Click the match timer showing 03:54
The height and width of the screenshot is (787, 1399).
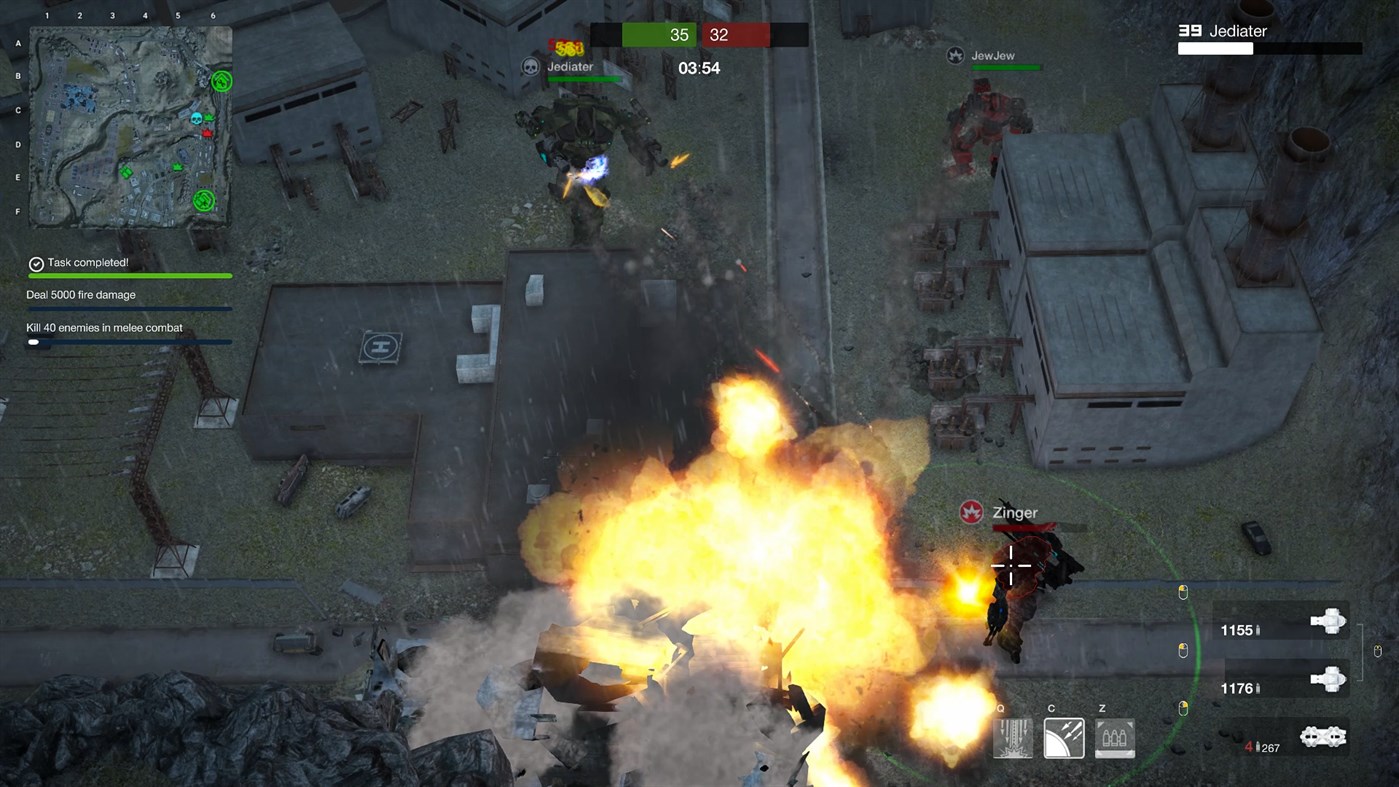click(x=699, y=68)
